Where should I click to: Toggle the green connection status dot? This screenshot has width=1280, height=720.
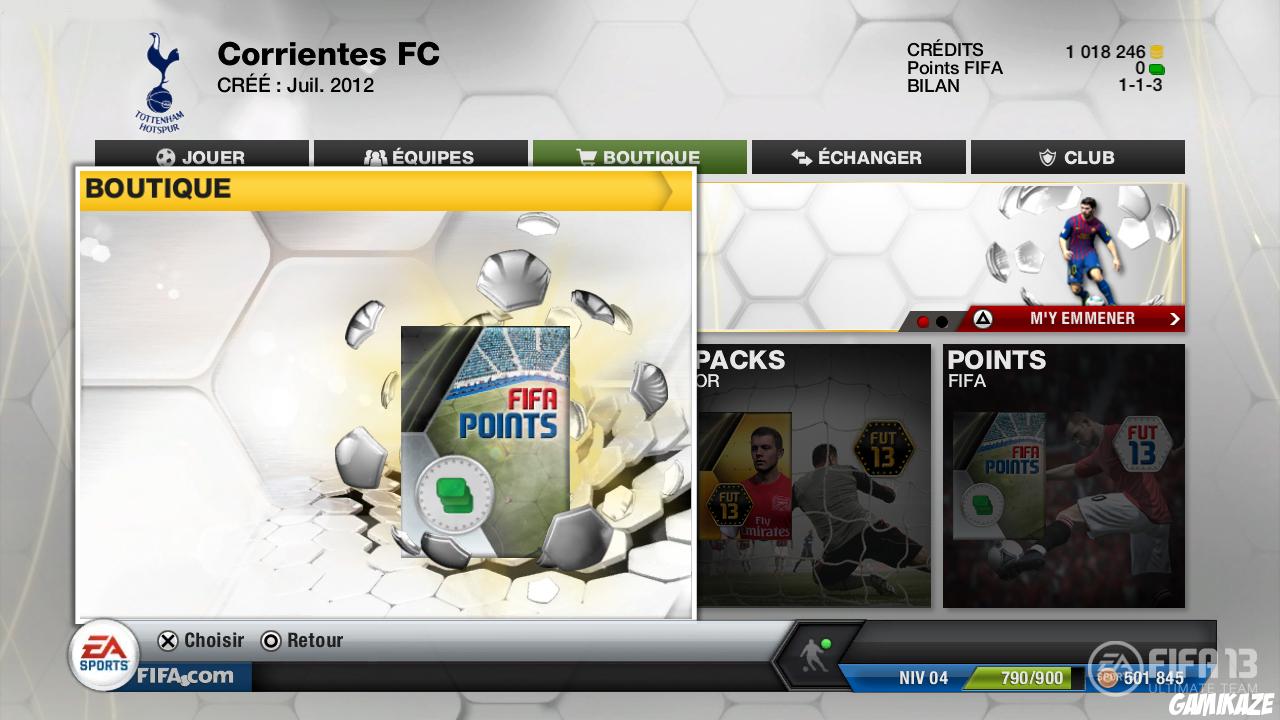825,645
